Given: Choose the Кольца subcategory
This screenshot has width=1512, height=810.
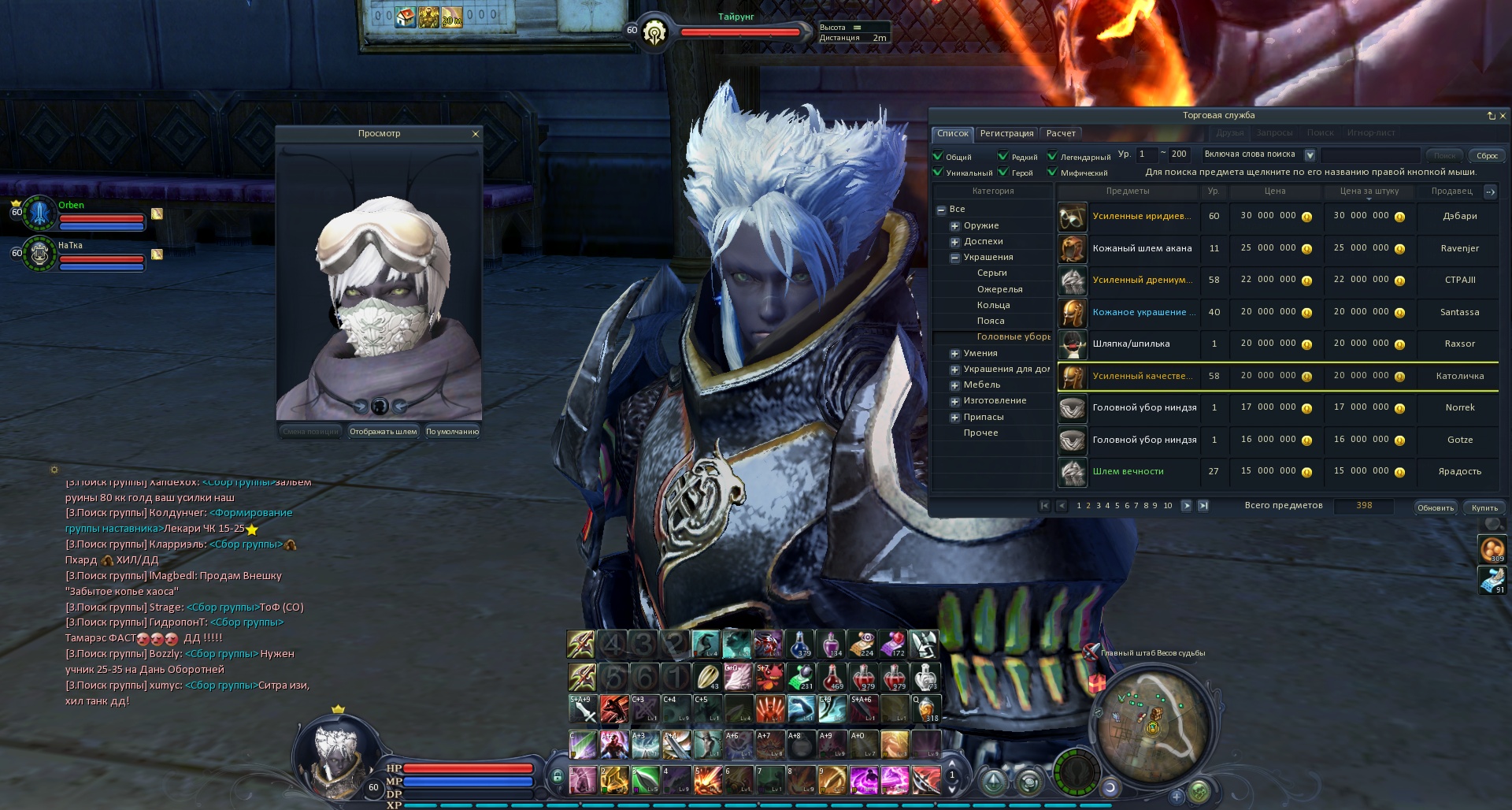Looking at the screenshot, I should click(993, 306).
